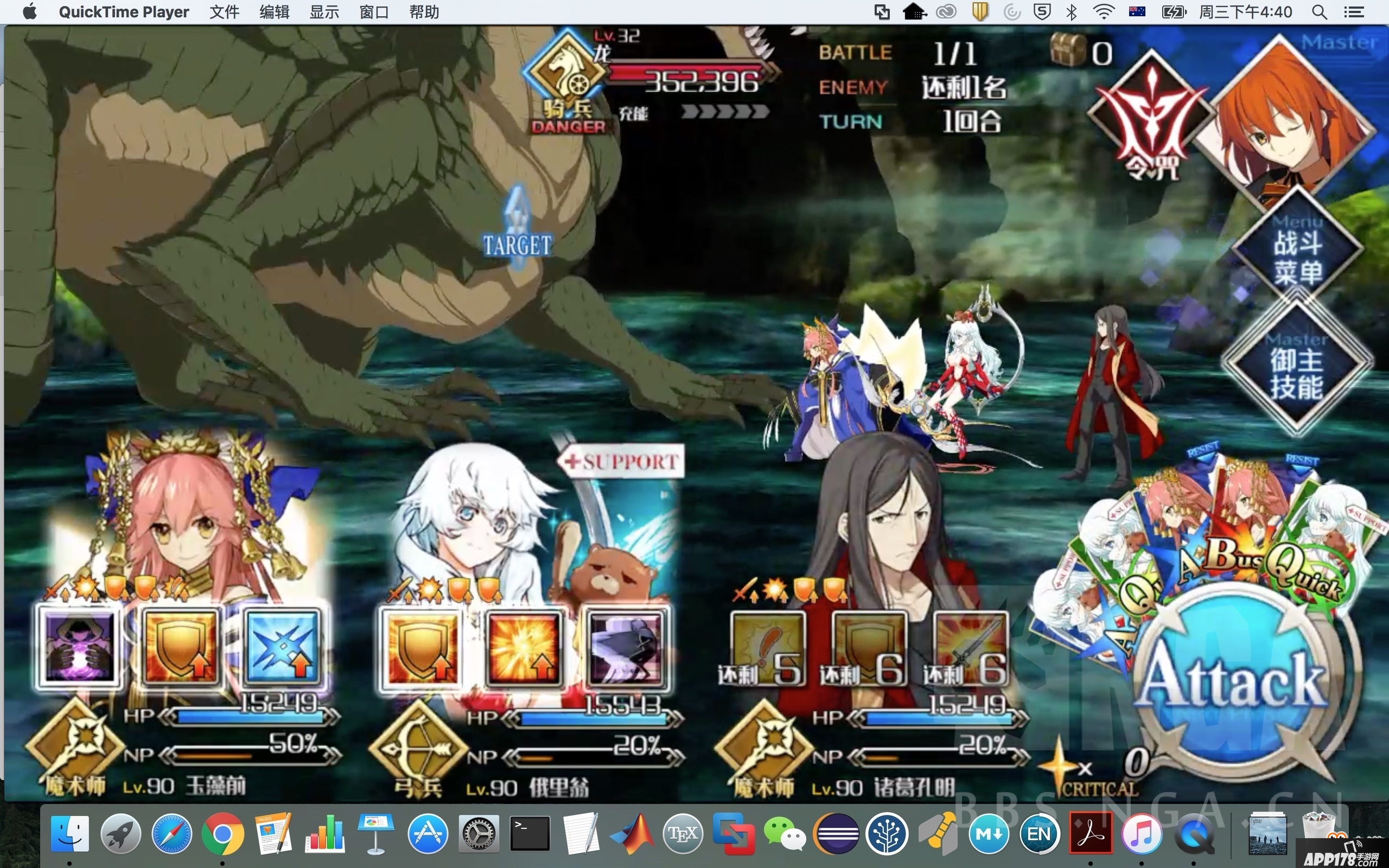This screenshot has width=1389, height=868.
Task: Use Orion's dodging figure skill
Action: click(x=626, y=648)
